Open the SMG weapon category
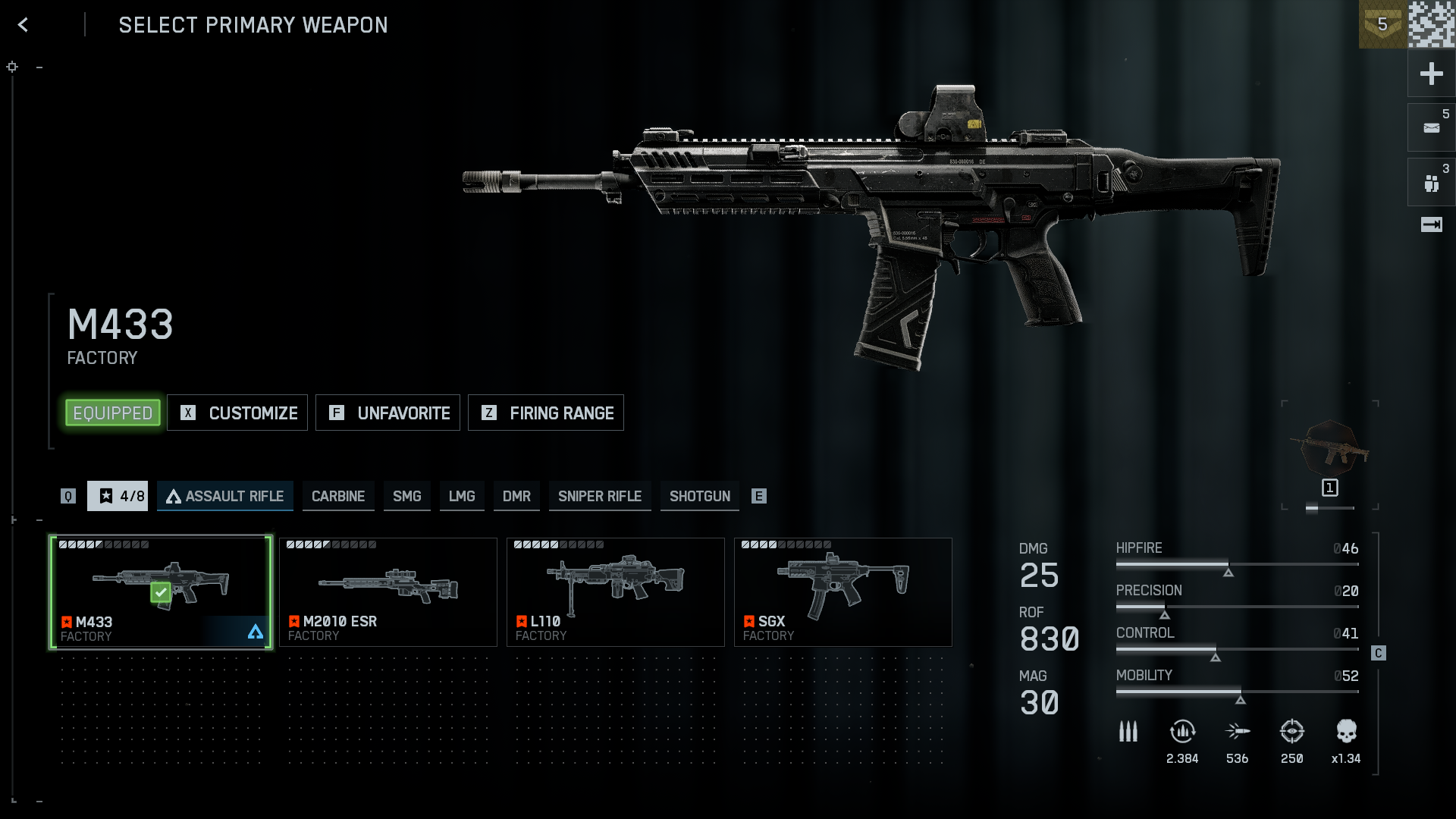The width and height of the screenshot is (1456, 819). (x=407, y=496)
